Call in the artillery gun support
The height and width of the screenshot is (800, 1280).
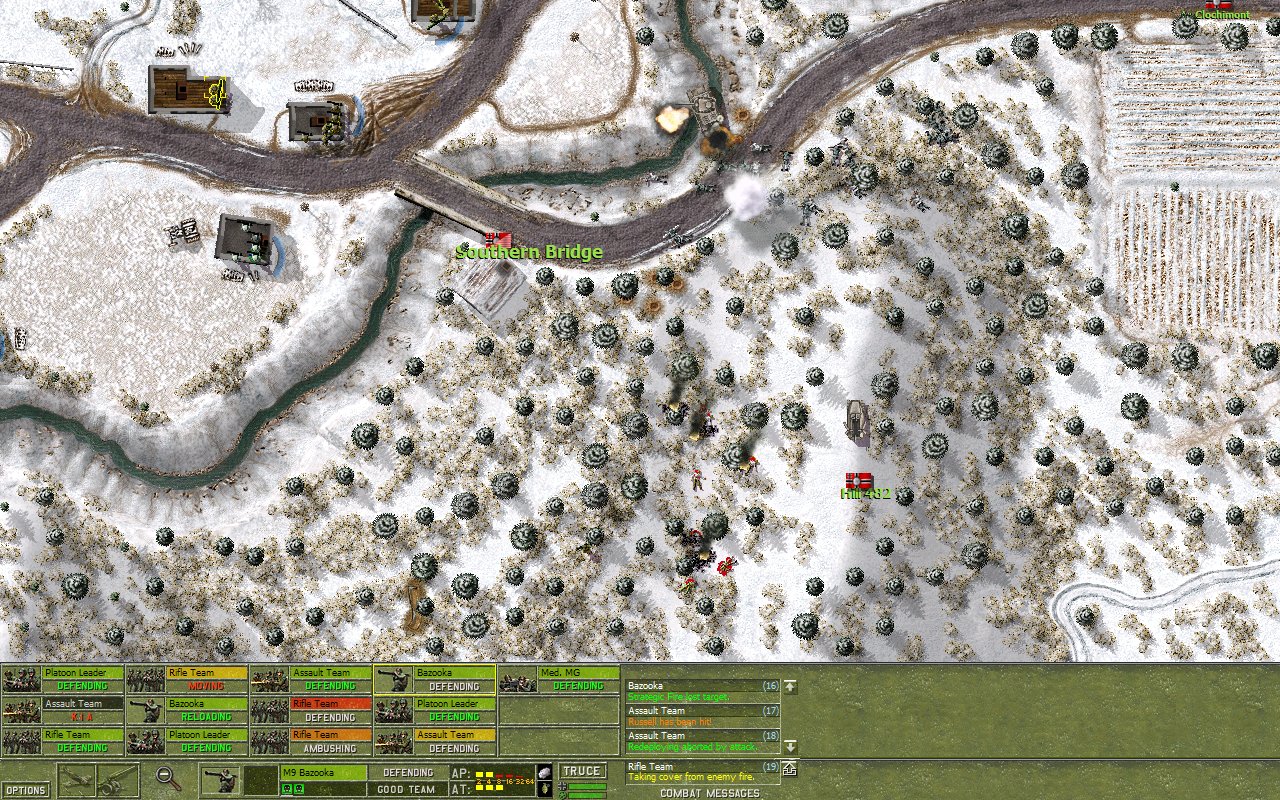click(119, 780)
